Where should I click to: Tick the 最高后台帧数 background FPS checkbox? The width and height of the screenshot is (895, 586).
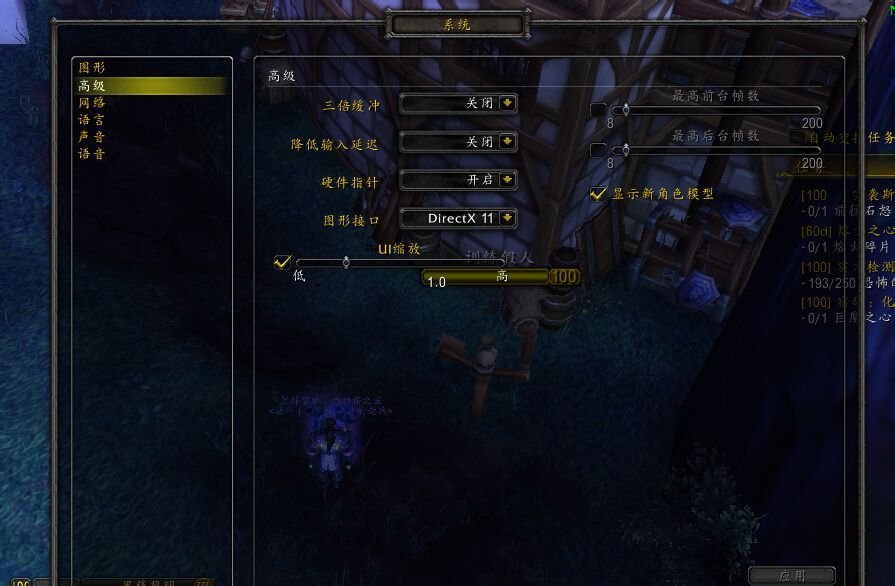click(x=598, y=150)
